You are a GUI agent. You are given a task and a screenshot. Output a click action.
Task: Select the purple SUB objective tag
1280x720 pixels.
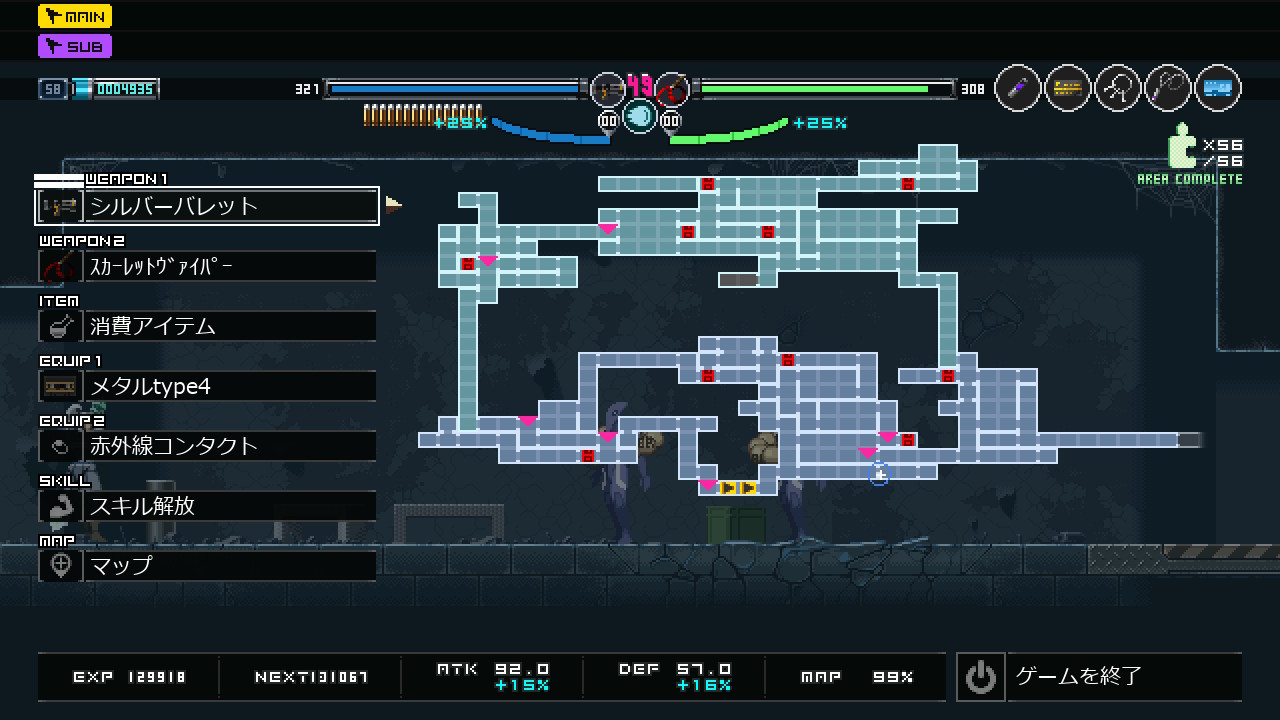(x=75, y=46)
